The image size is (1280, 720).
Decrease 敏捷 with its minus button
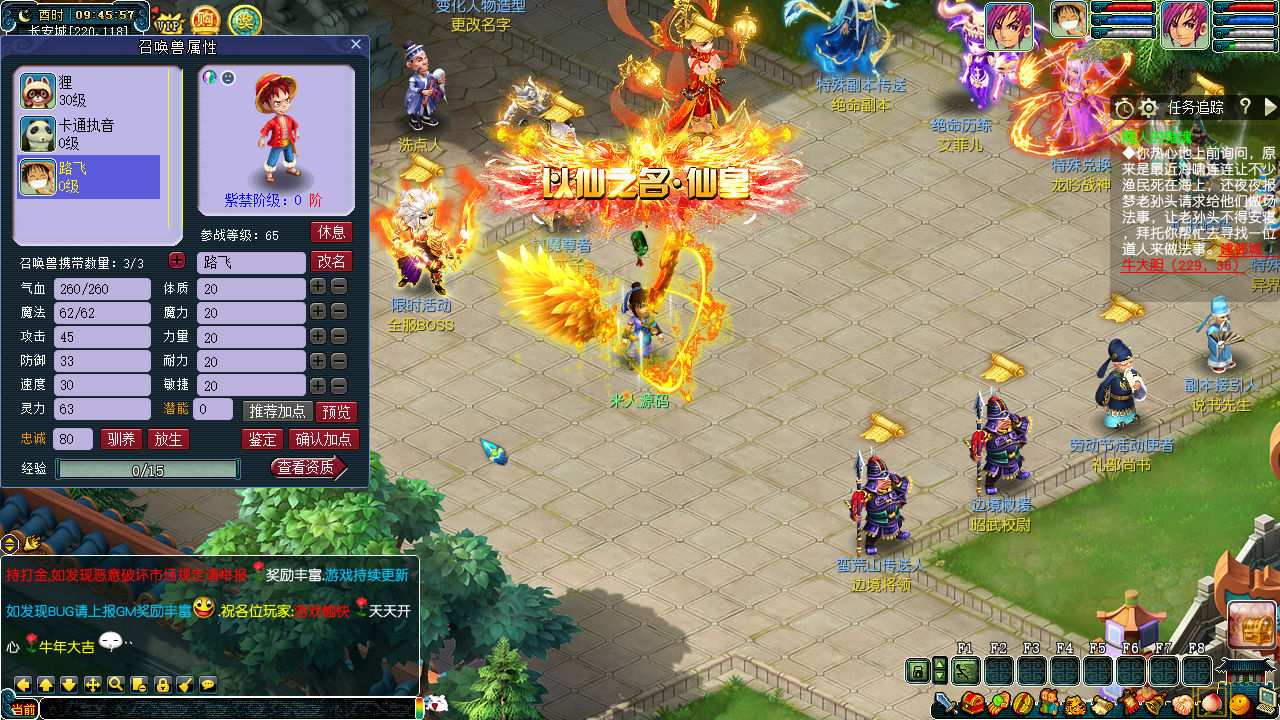(339, 385)
